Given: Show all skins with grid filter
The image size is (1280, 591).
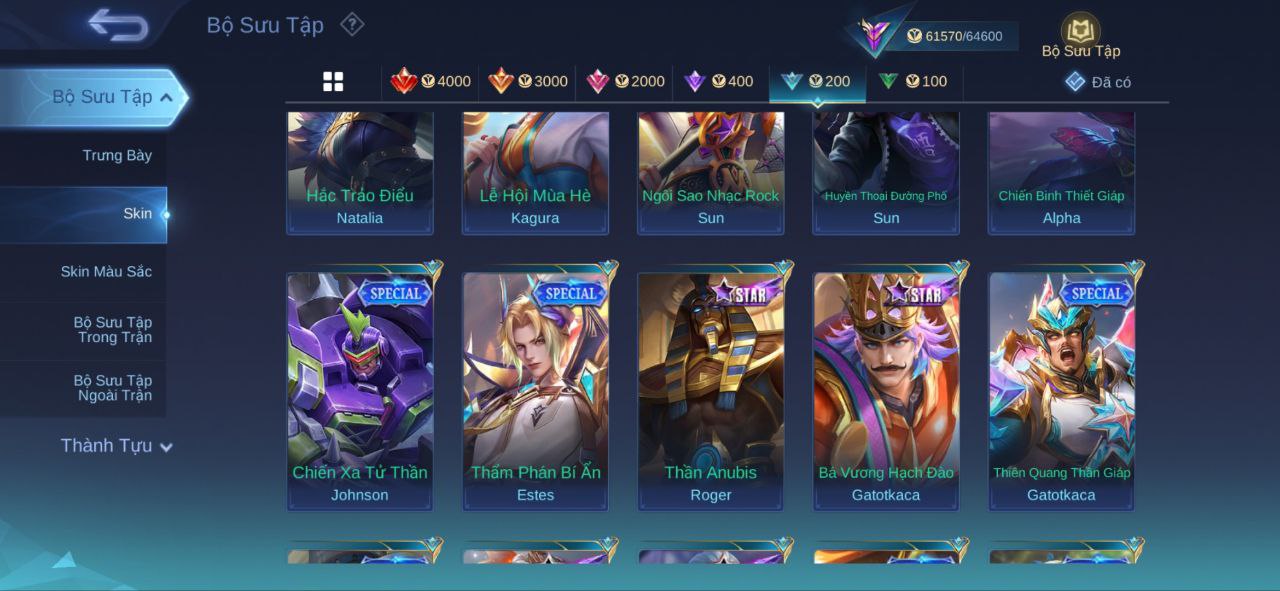Looking at the screenshot, I should (333, 82).
